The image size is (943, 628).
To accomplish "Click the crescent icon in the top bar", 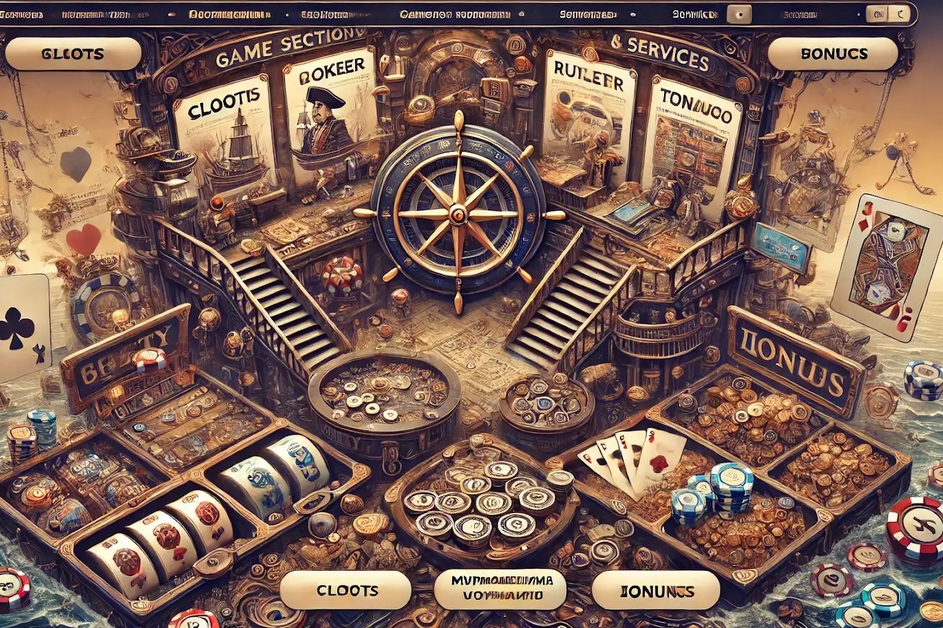I will (901, 15).
